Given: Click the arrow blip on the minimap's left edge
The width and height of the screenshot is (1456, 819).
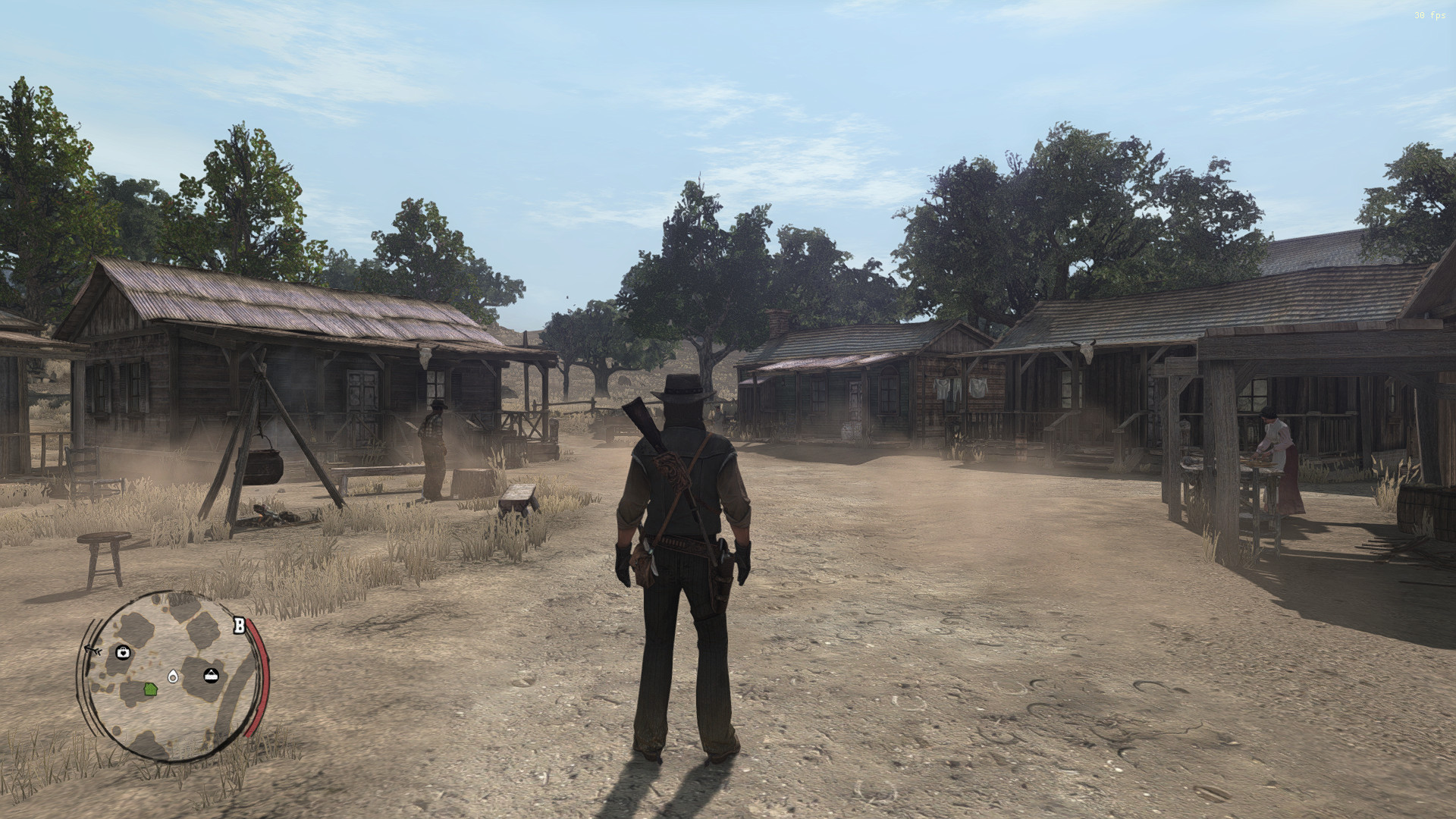Looking at the screenshot, I should pos(93,649).
